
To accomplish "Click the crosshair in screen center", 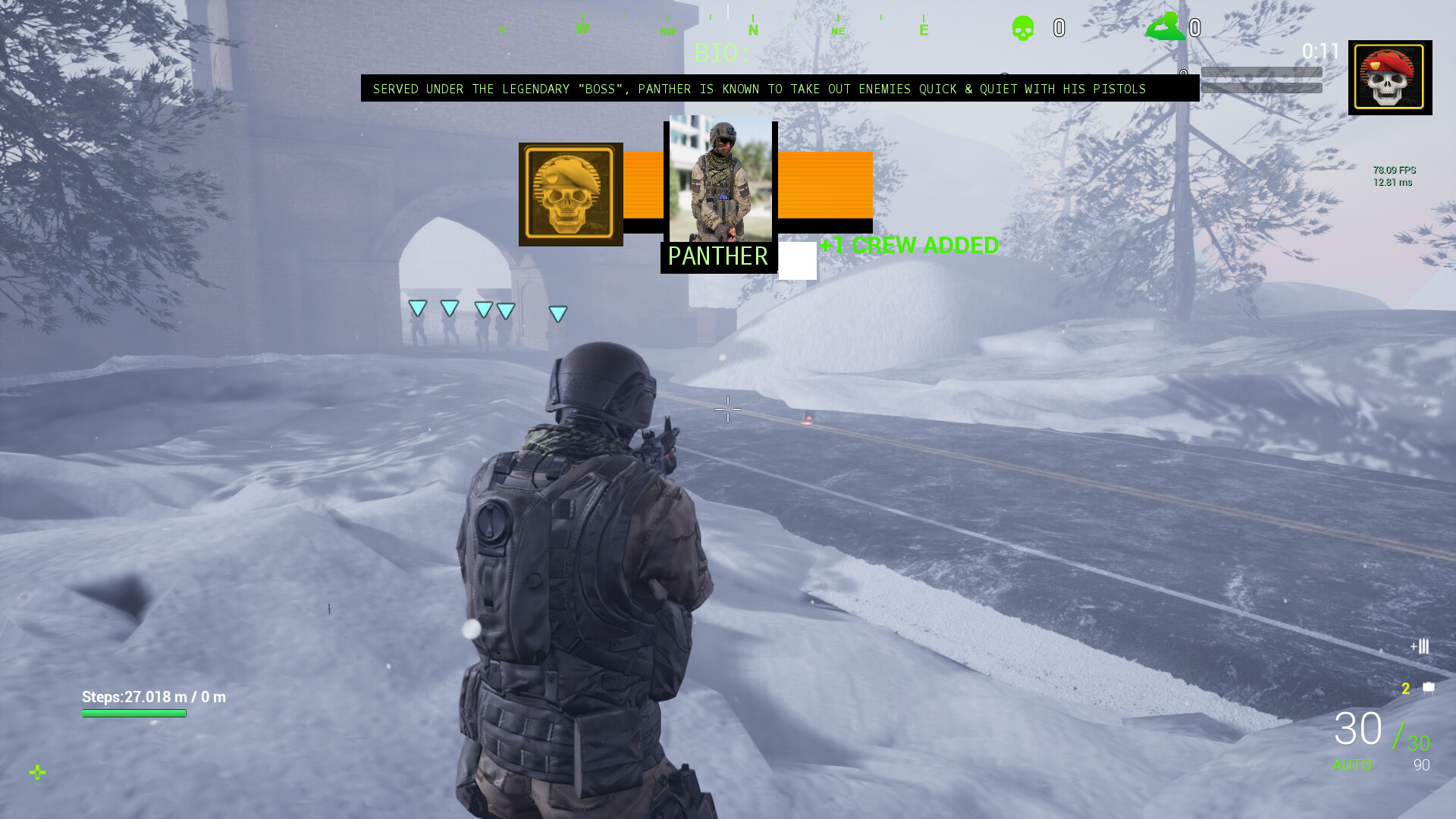I will point(728,409).
